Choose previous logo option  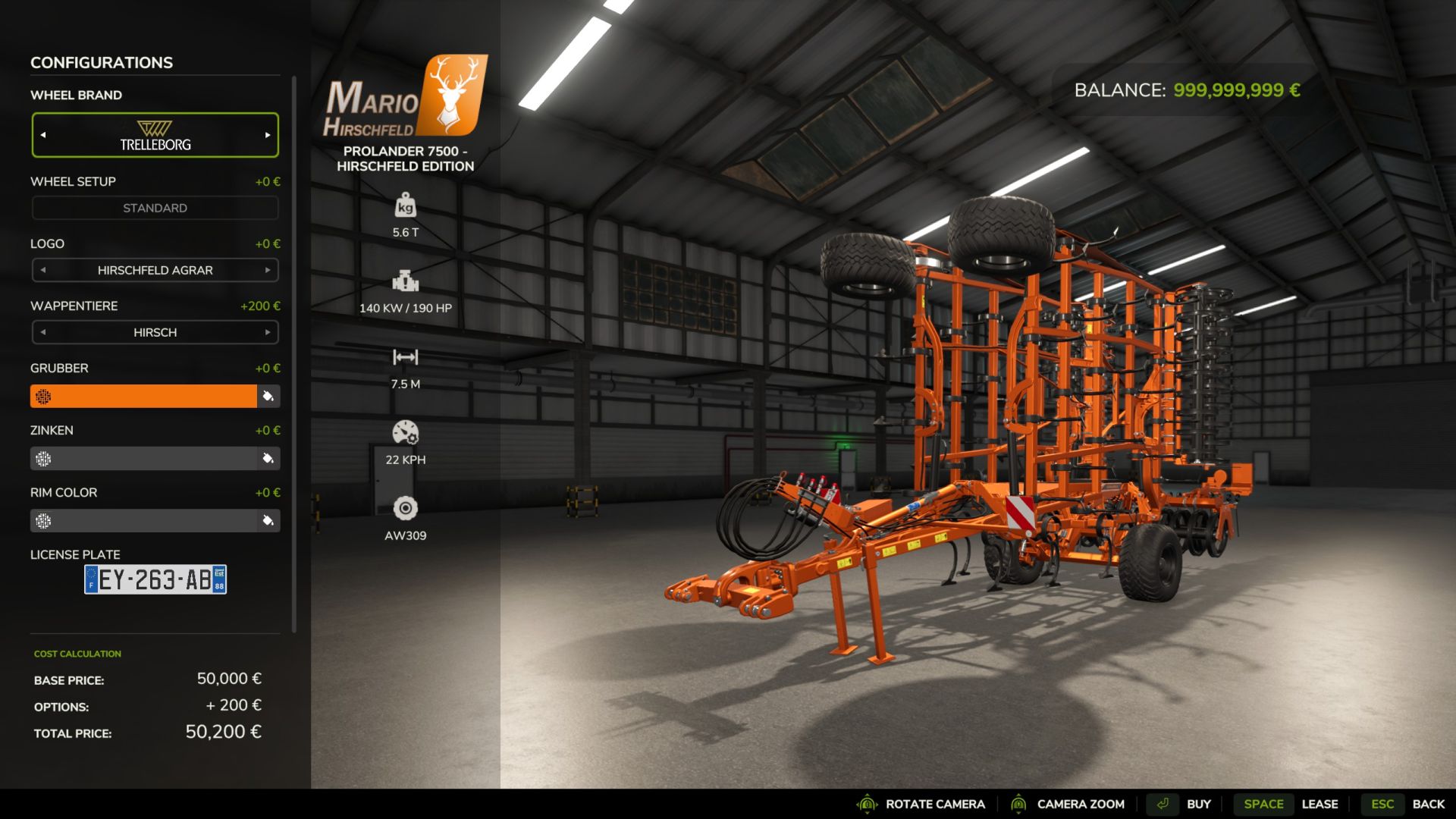(x=43, y=270)
